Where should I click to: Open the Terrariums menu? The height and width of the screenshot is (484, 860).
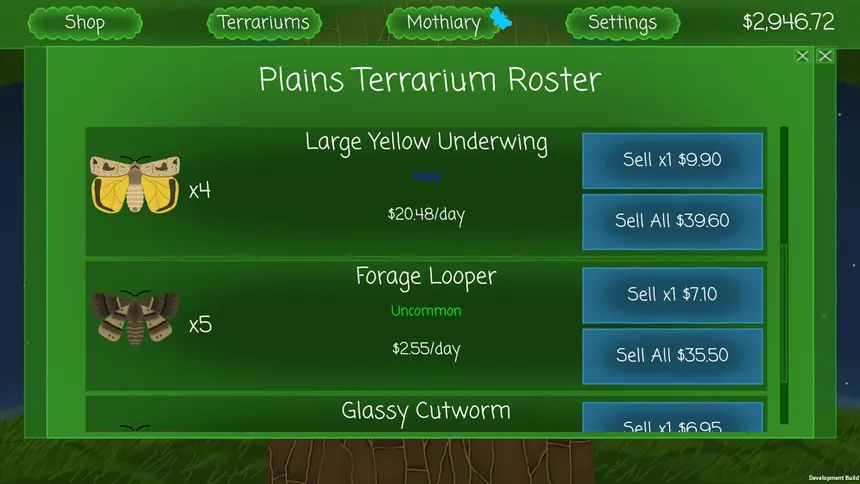[x=264, y=22]
